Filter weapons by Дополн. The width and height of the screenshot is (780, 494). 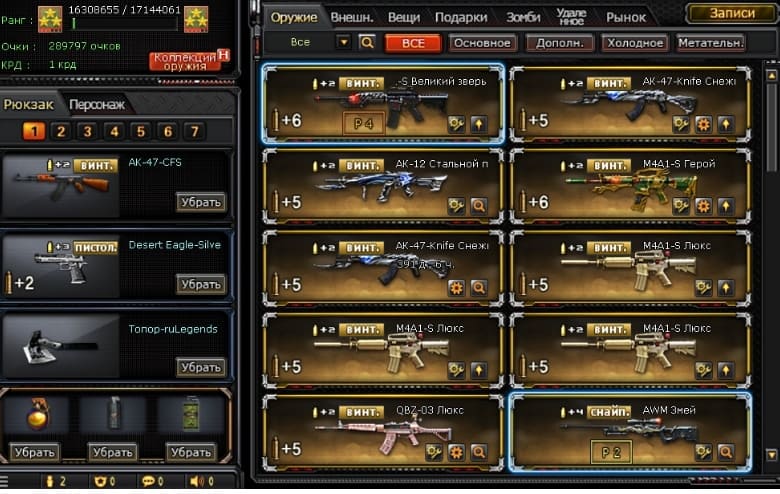click(558, 43)
